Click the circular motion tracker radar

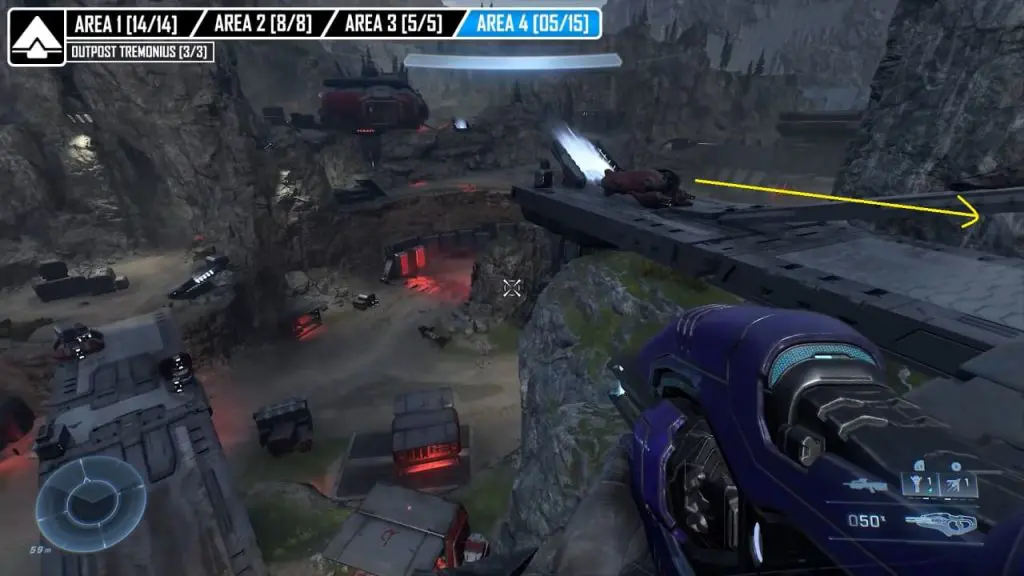pos(91,503)
